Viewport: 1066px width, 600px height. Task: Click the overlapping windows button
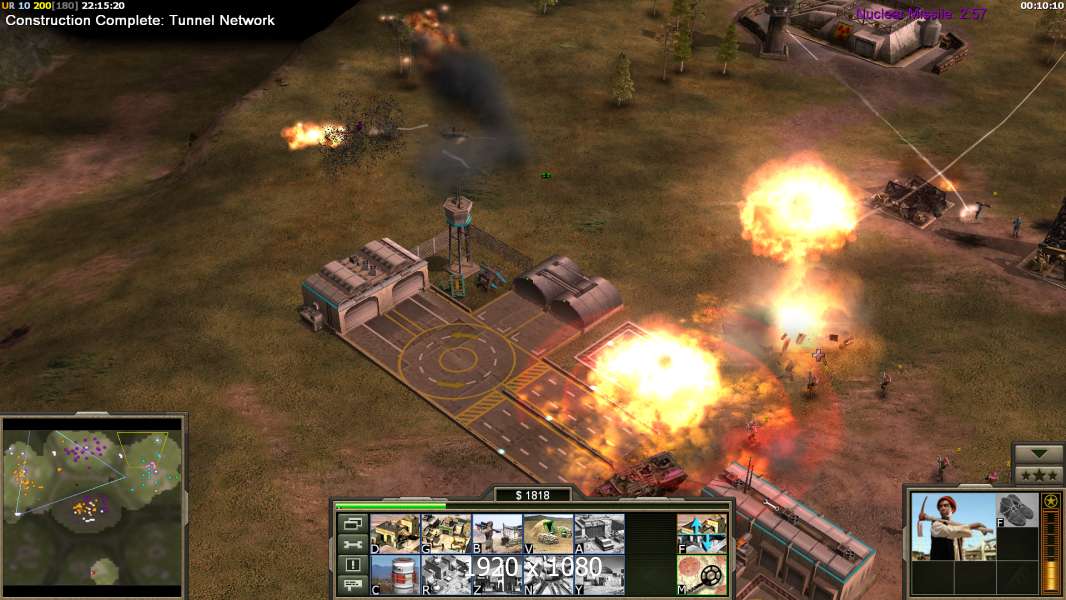click(x=351, y=523)
